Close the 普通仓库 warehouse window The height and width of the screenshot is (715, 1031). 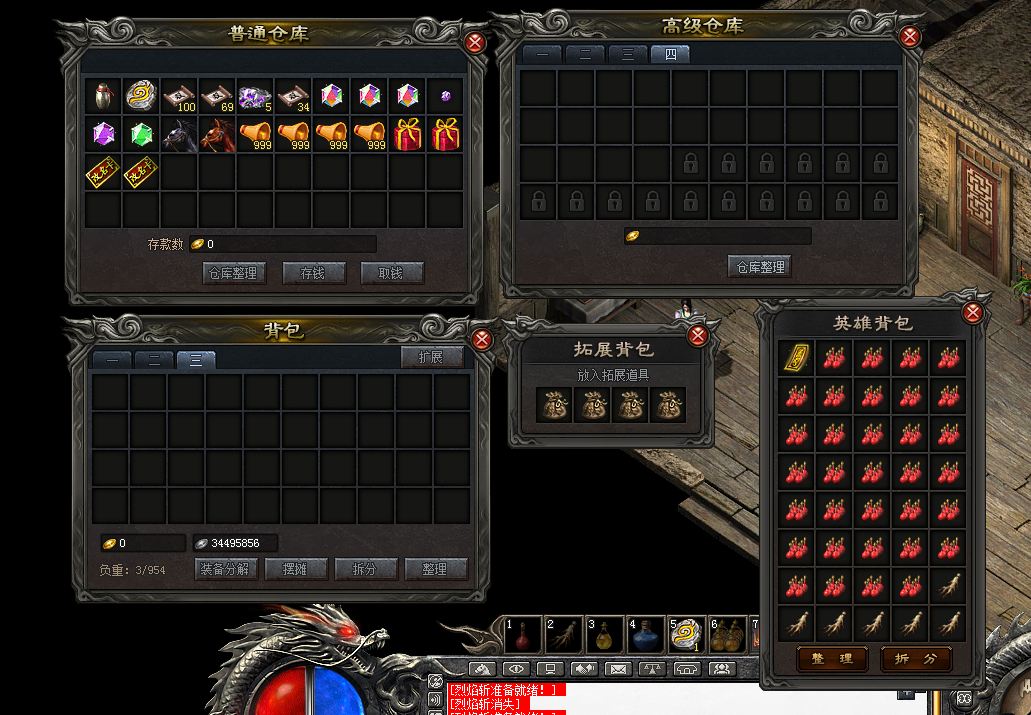pos(475,41)
